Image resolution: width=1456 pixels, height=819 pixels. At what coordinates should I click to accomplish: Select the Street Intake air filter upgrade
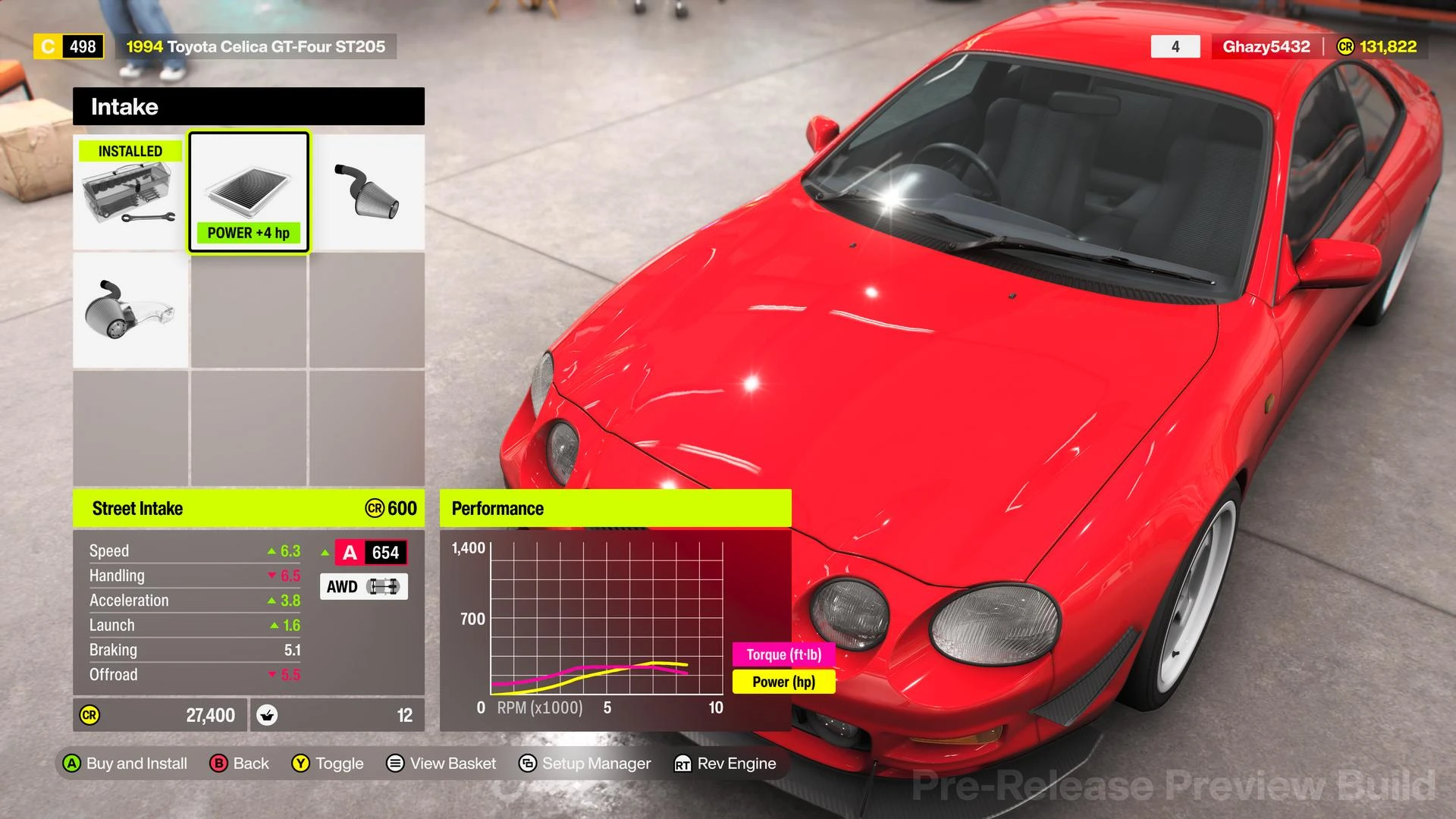[249, 192]
